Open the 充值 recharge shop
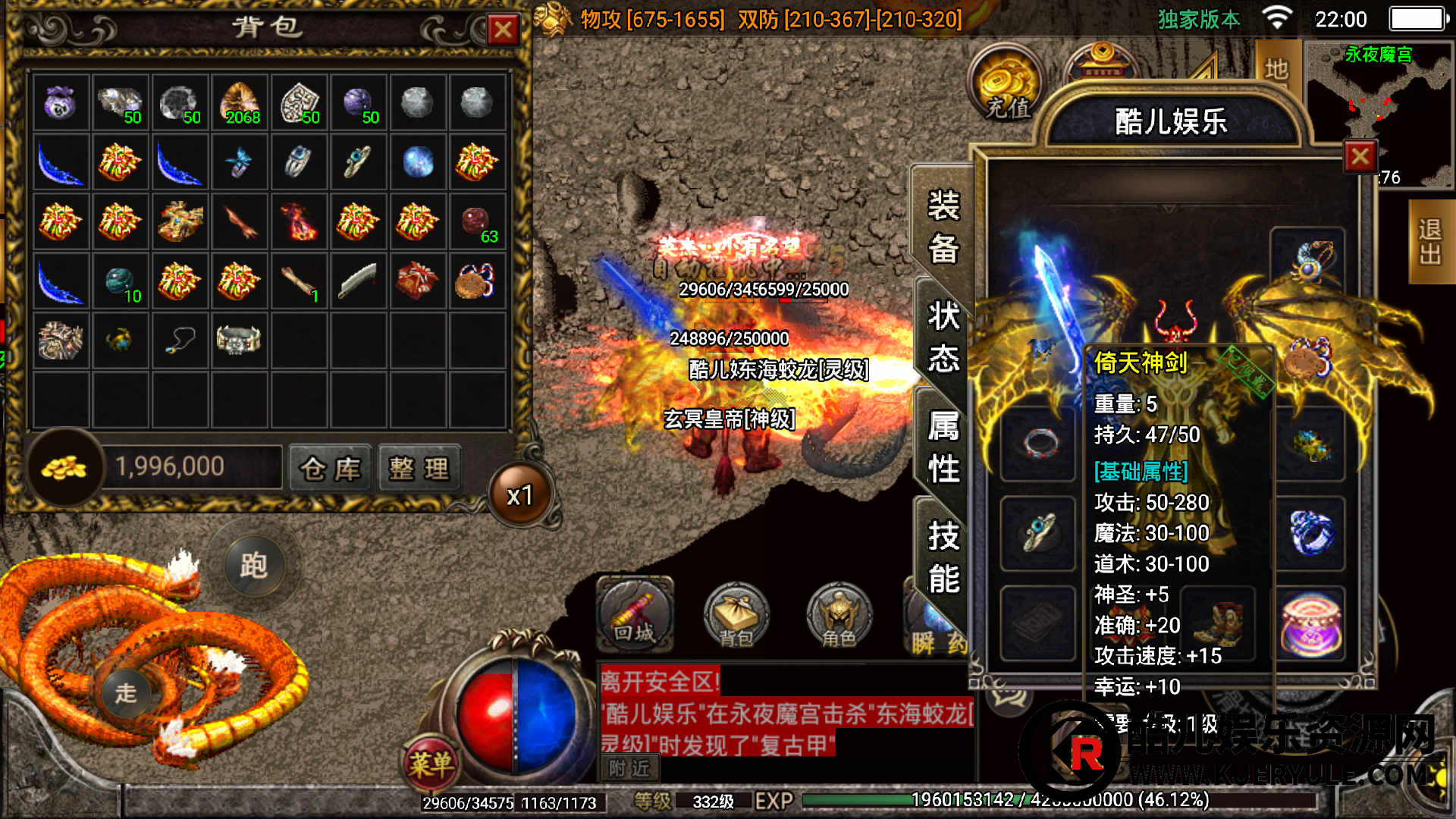1456x819 pixels. 1008,85
